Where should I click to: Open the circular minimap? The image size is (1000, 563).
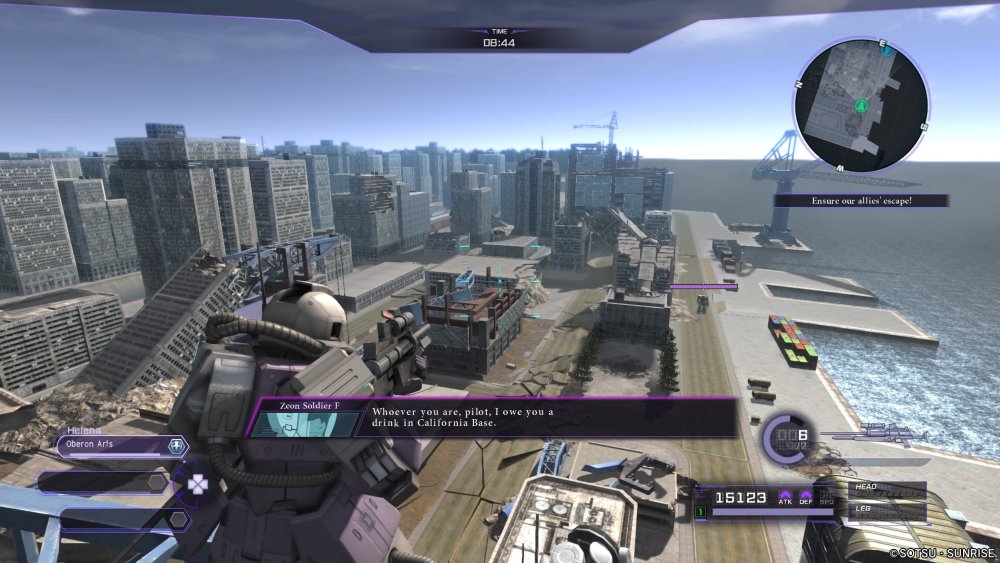click(x=861, y=105)
